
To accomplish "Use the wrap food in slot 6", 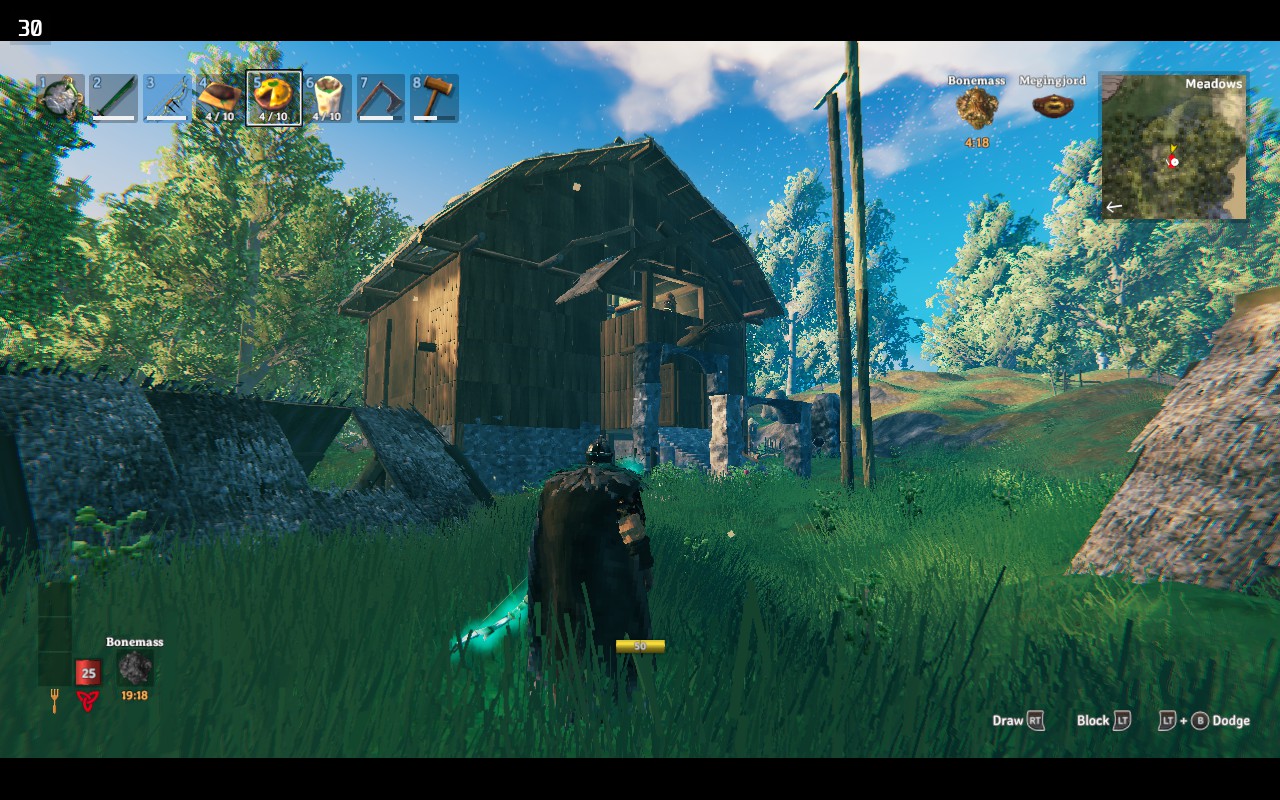I will click(327, 98).
